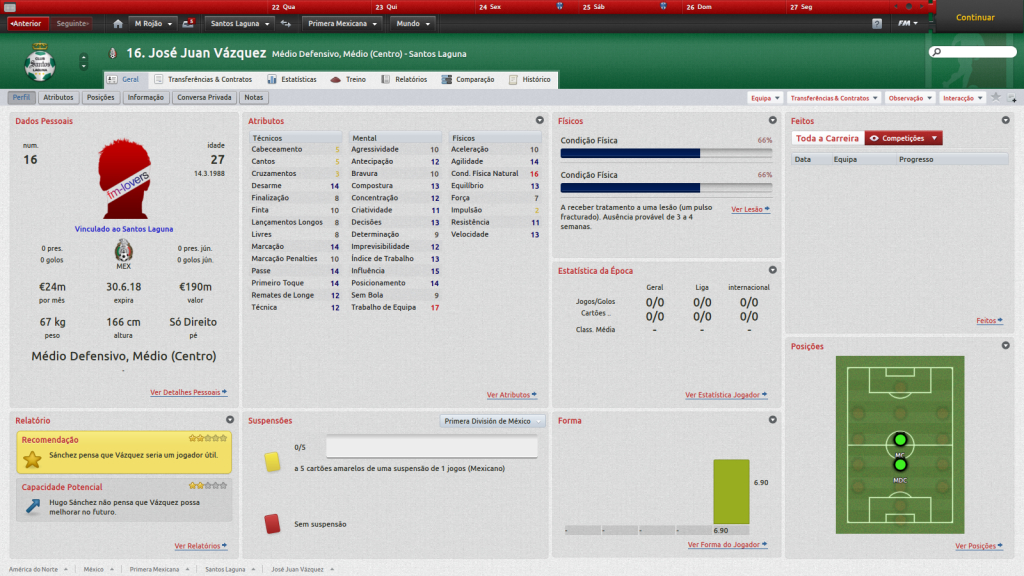Expand the Competições filter dropdown

pyautogui.click(x=904, y=138)
